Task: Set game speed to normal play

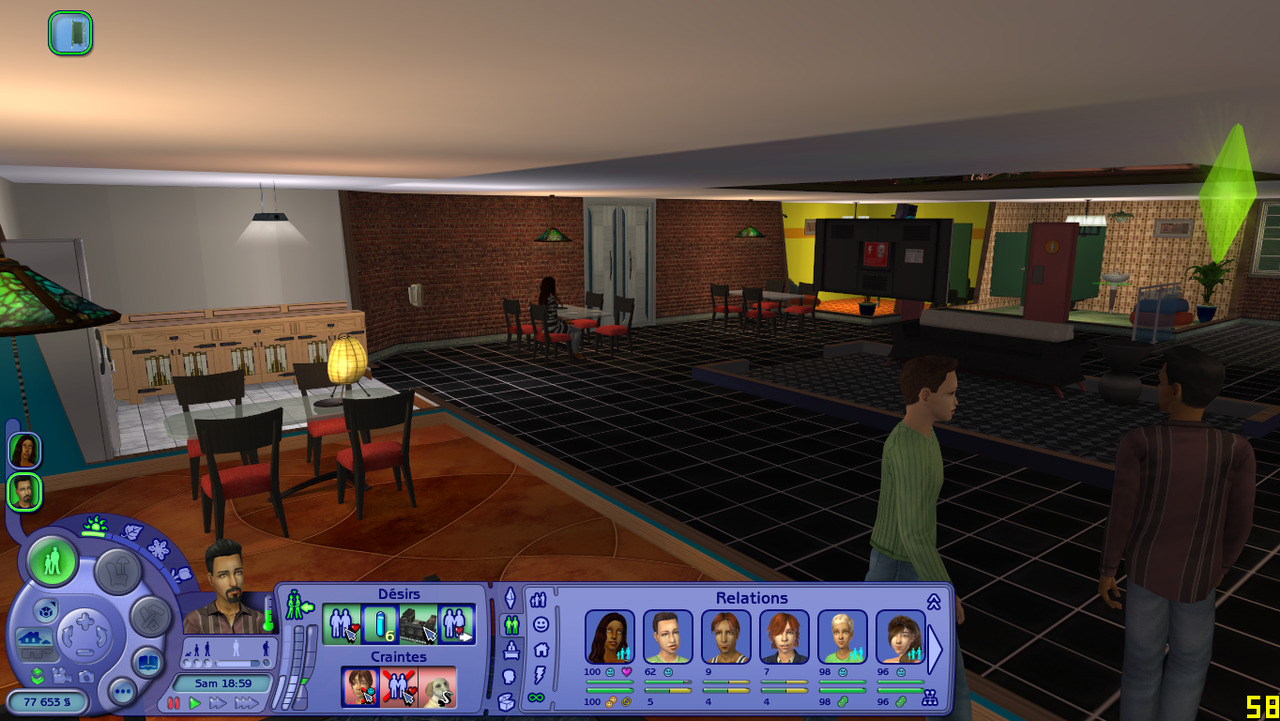Action: tap(195, 704)
